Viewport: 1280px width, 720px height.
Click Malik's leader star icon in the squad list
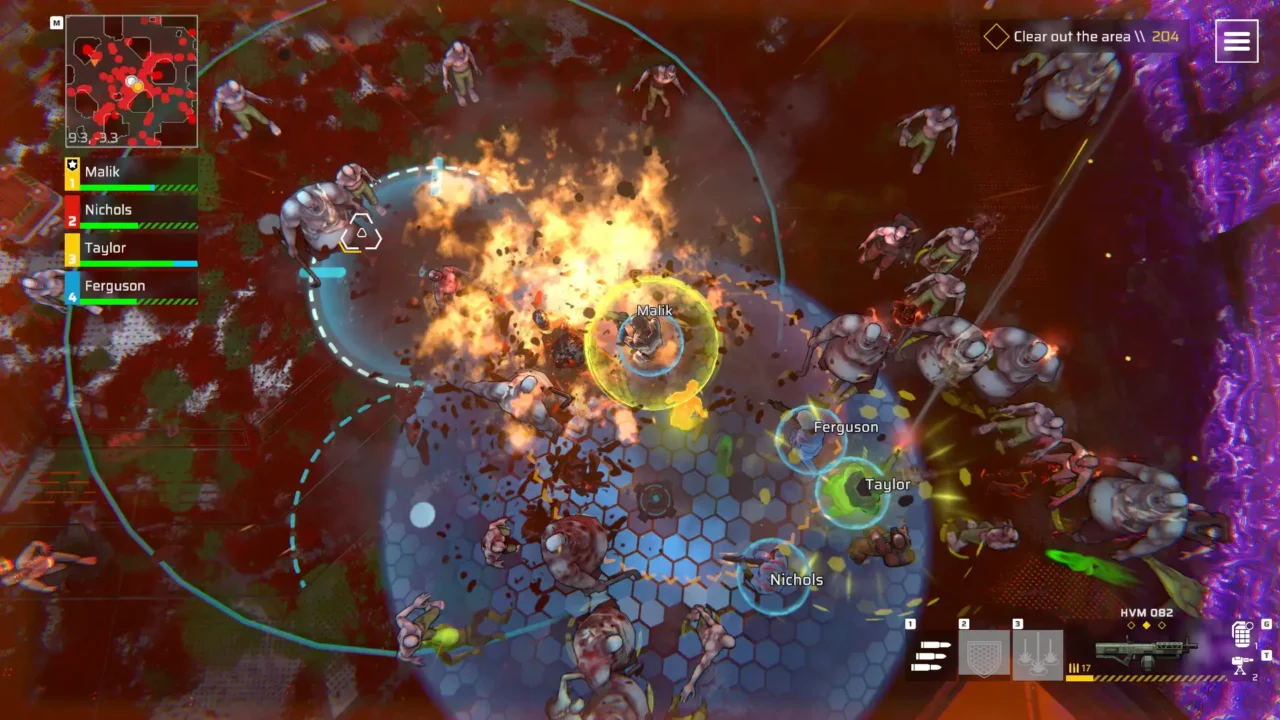[71, 165]
